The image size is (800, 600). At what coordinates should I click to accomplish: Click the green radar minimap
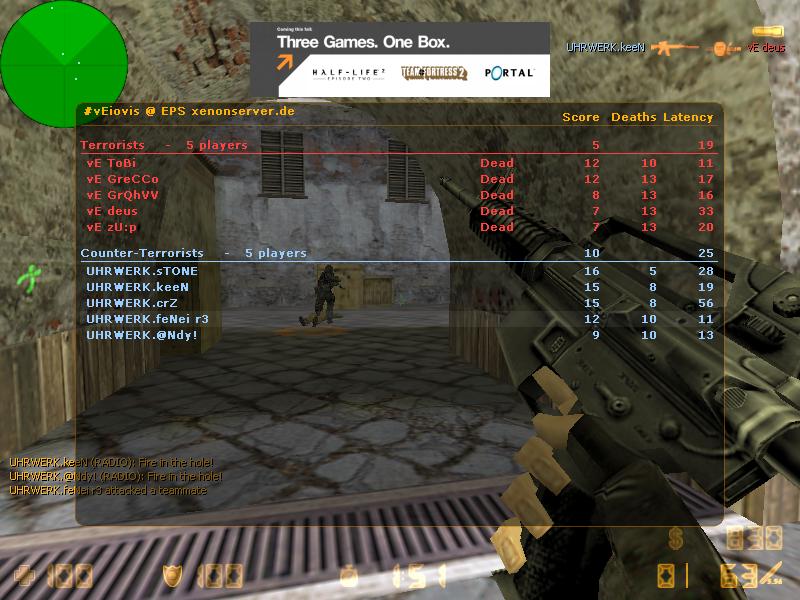(x=63, y=63)
